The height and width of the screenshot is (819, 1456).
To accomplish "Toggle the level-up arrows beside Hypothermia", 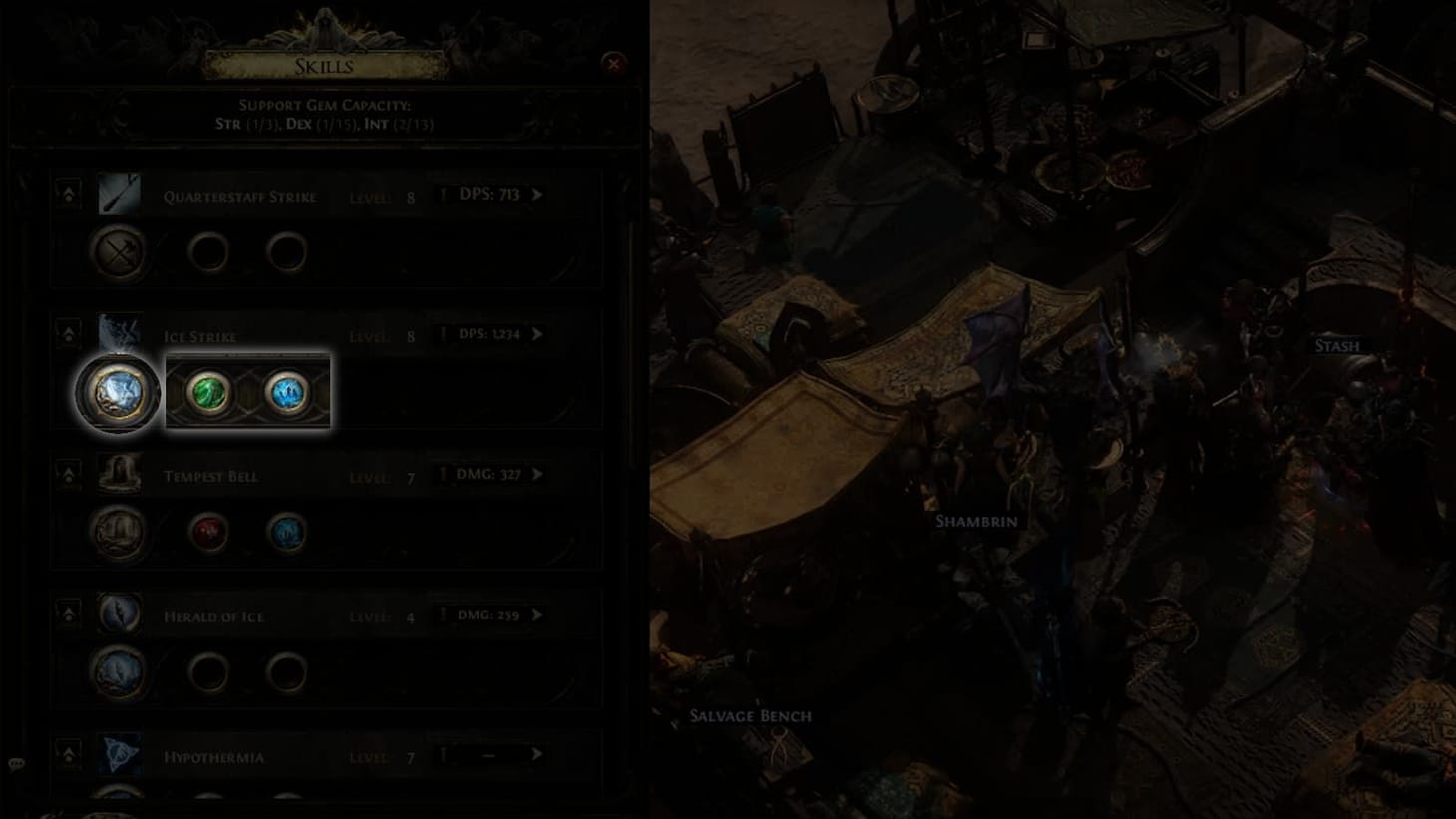I will (x=68, y=754).
